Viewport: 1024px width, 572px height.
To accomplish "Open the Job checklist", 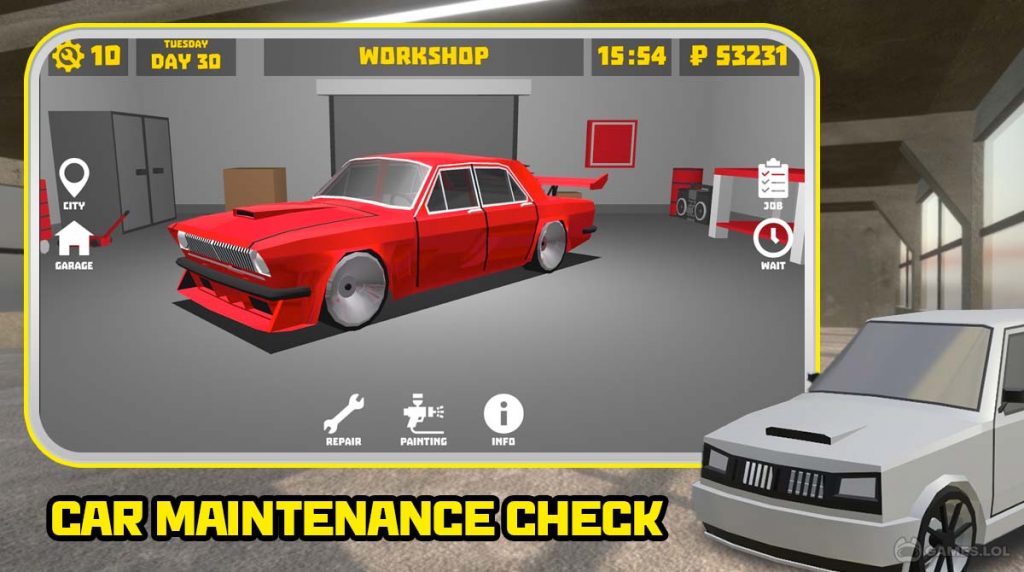I will click(x=772, y=181).
